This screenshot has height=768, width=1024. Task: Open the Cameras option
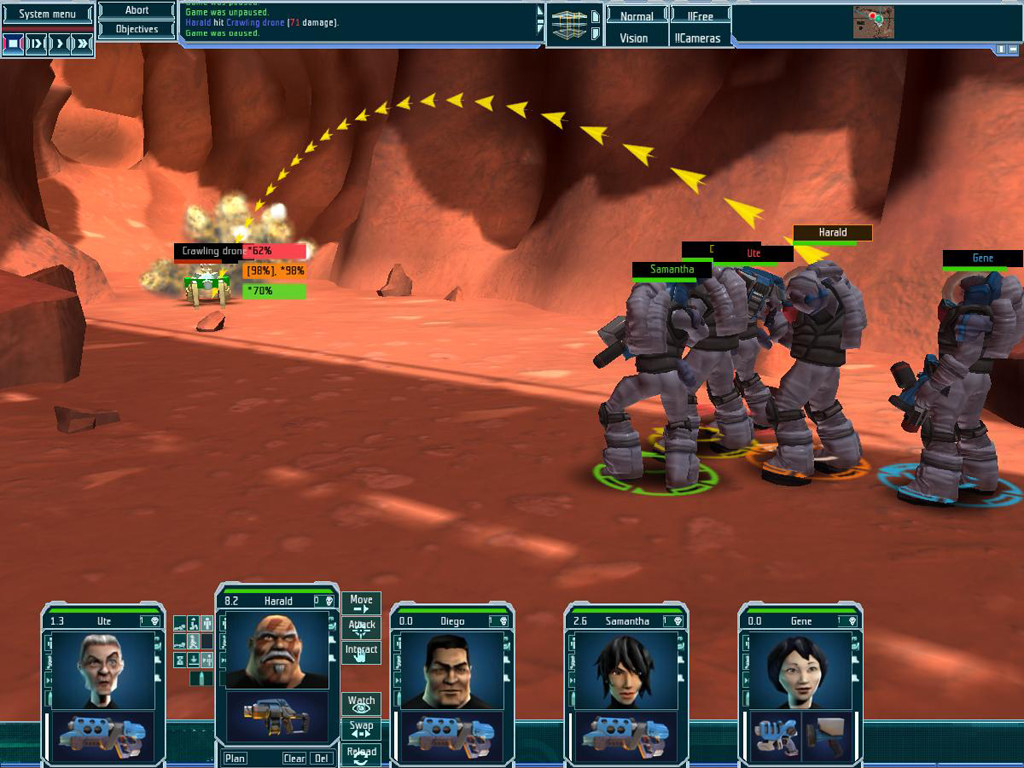point(700,38)
